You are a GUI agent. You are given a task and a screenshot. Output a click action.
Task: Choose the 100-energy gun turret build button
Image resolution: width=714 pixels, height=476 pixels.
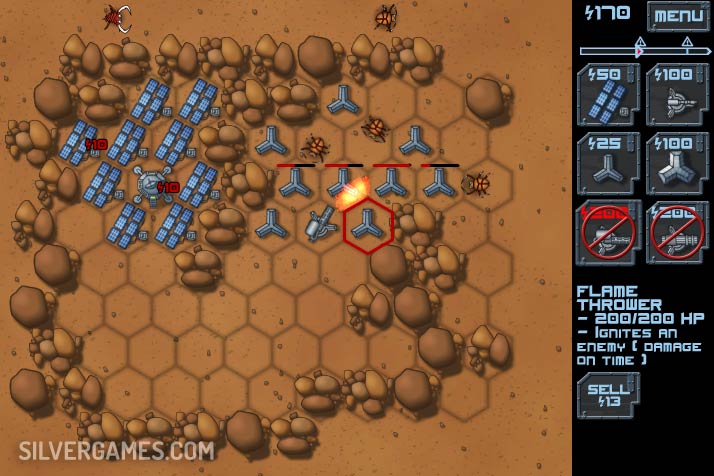[x=677, y=93]
